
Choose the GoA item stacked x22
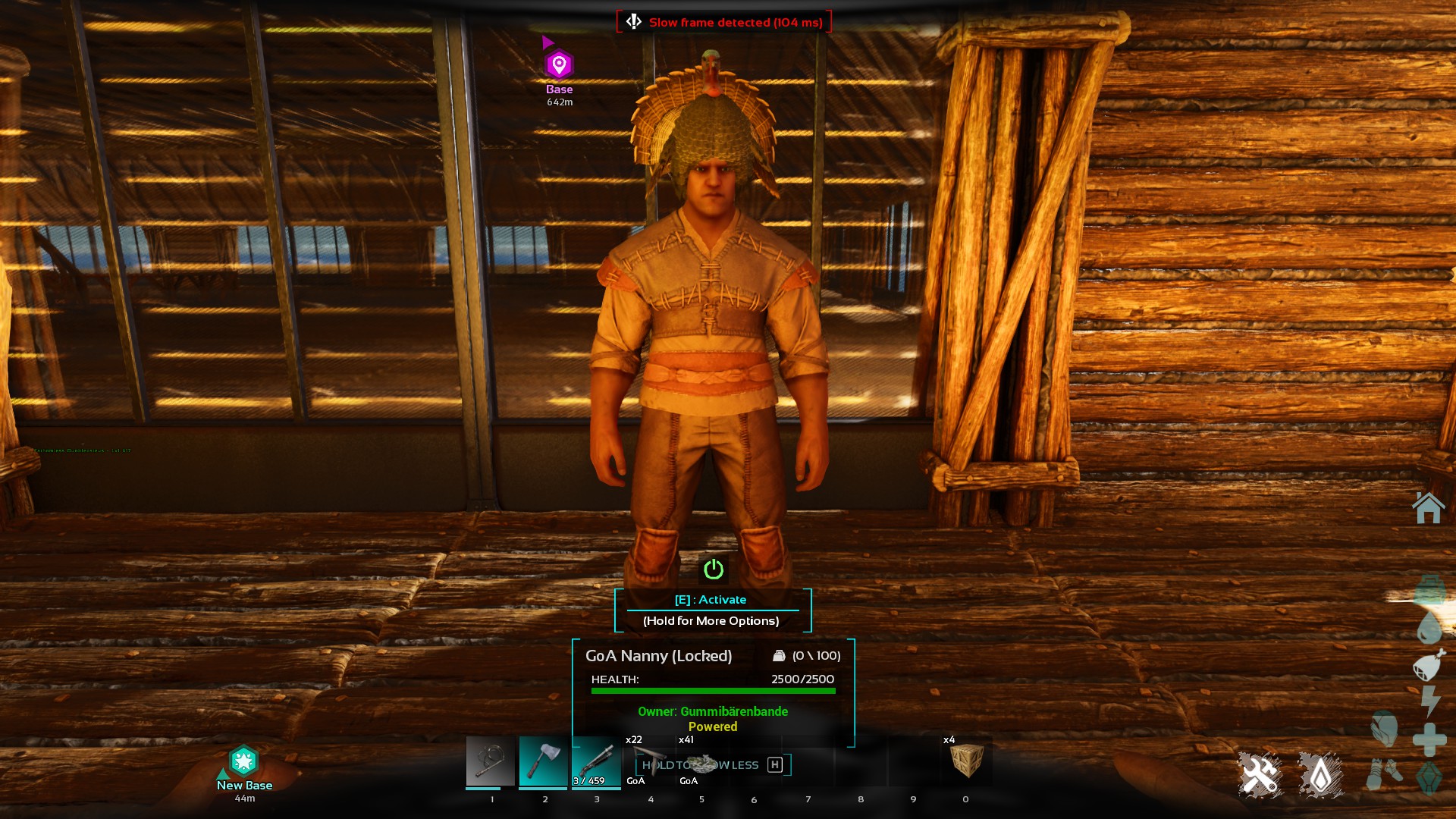[x=649, y=761]
